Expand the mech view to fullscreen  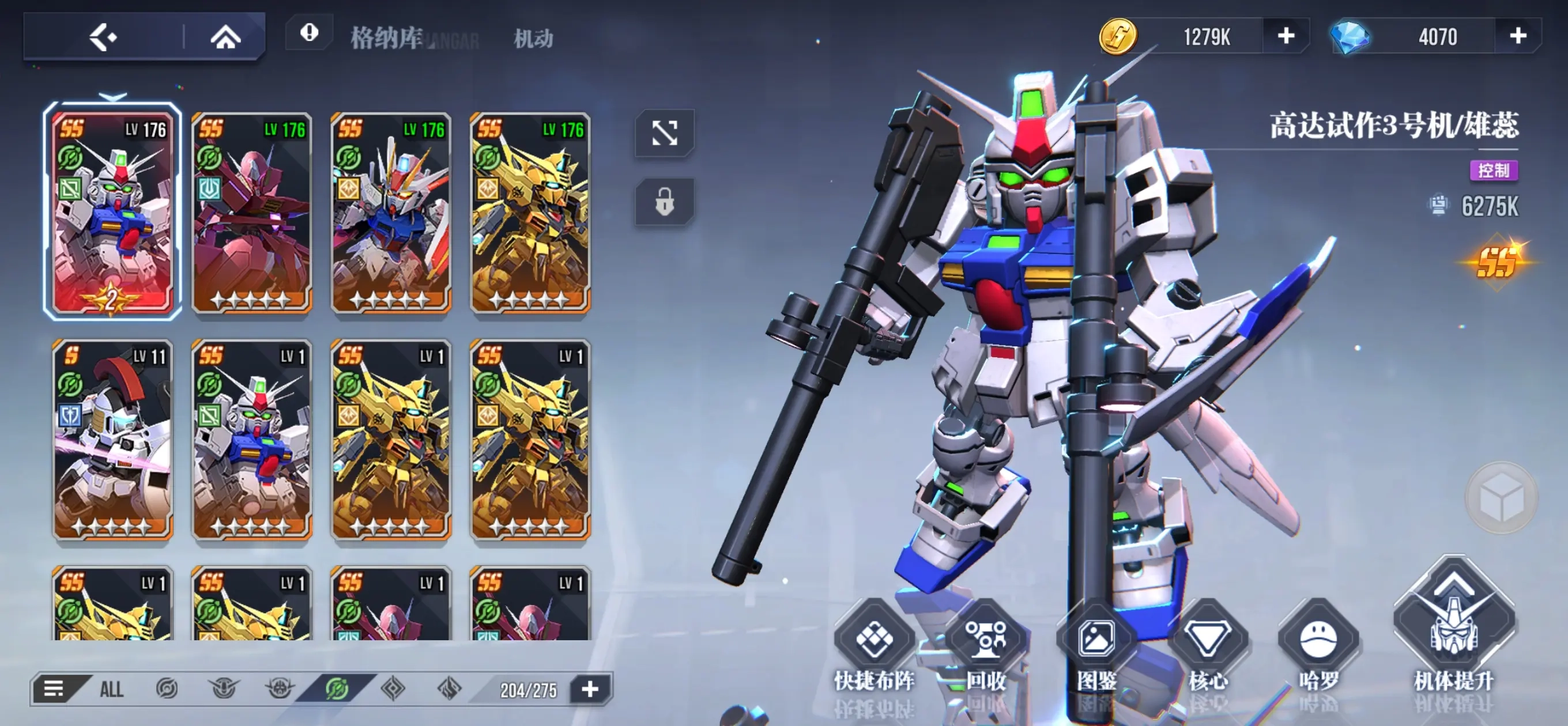(664, 133)
